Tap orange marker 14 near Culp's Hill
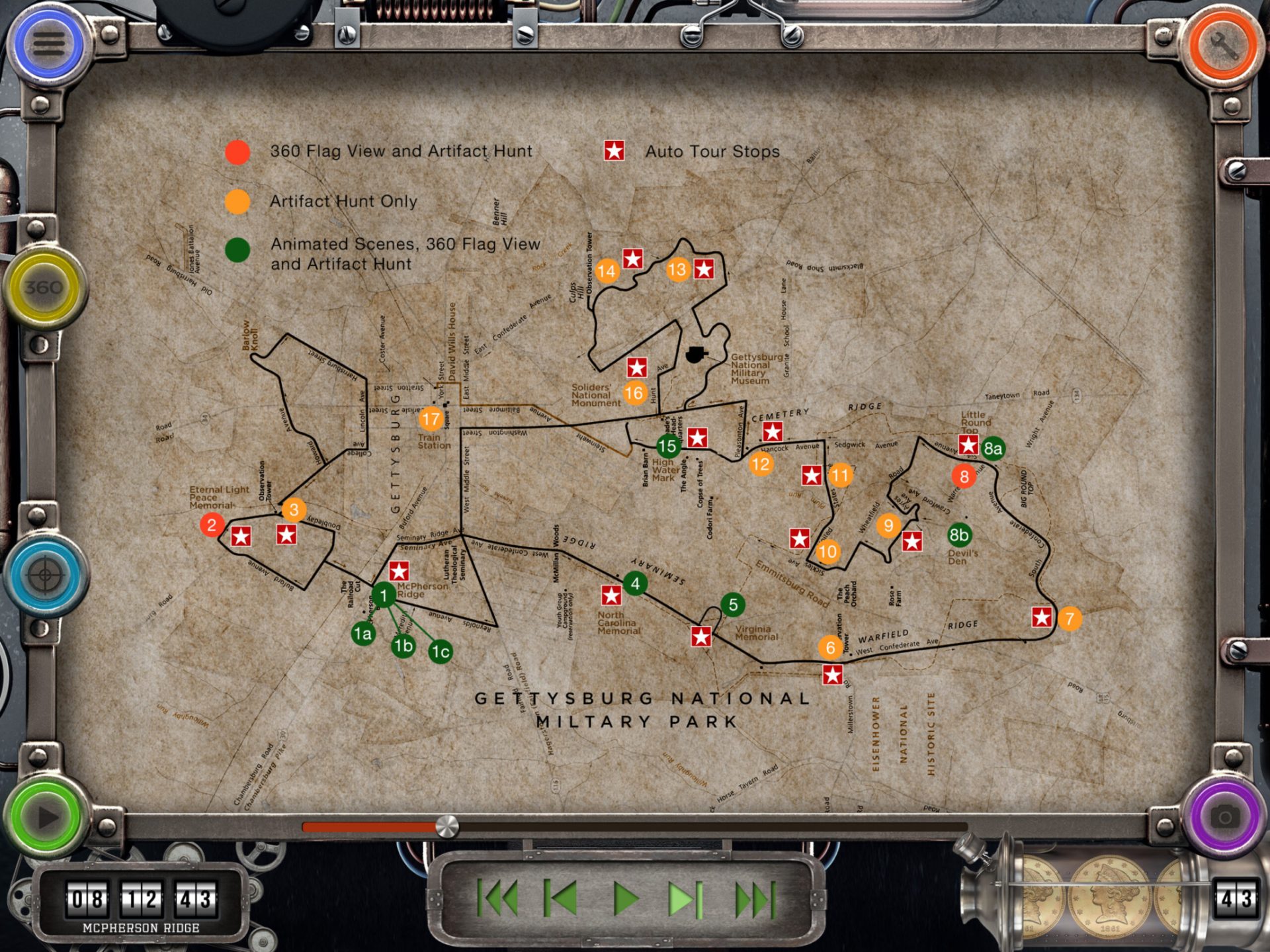This screenshot has height=952, width=1270. [607, 271]
